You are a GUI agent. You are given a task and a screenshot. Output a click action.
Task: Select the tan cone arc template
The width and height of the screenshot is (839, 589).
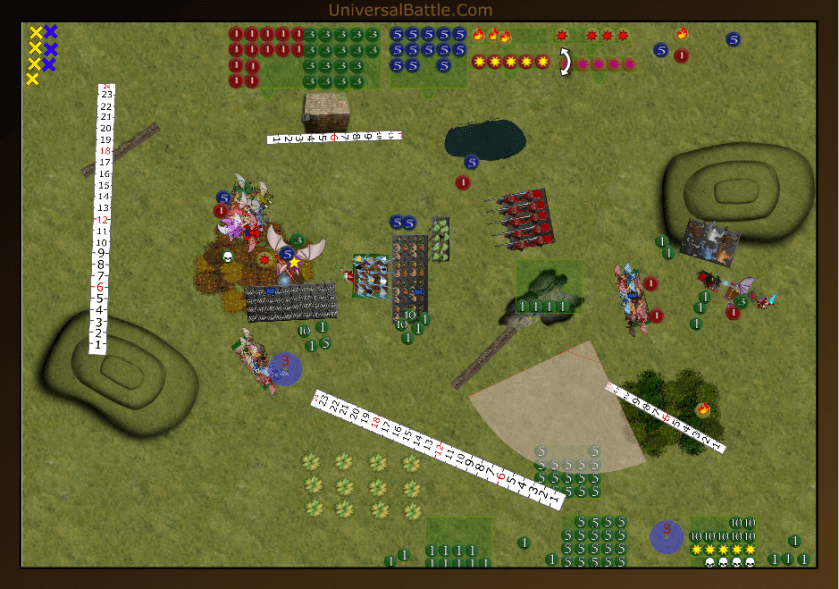coord(560,410)
